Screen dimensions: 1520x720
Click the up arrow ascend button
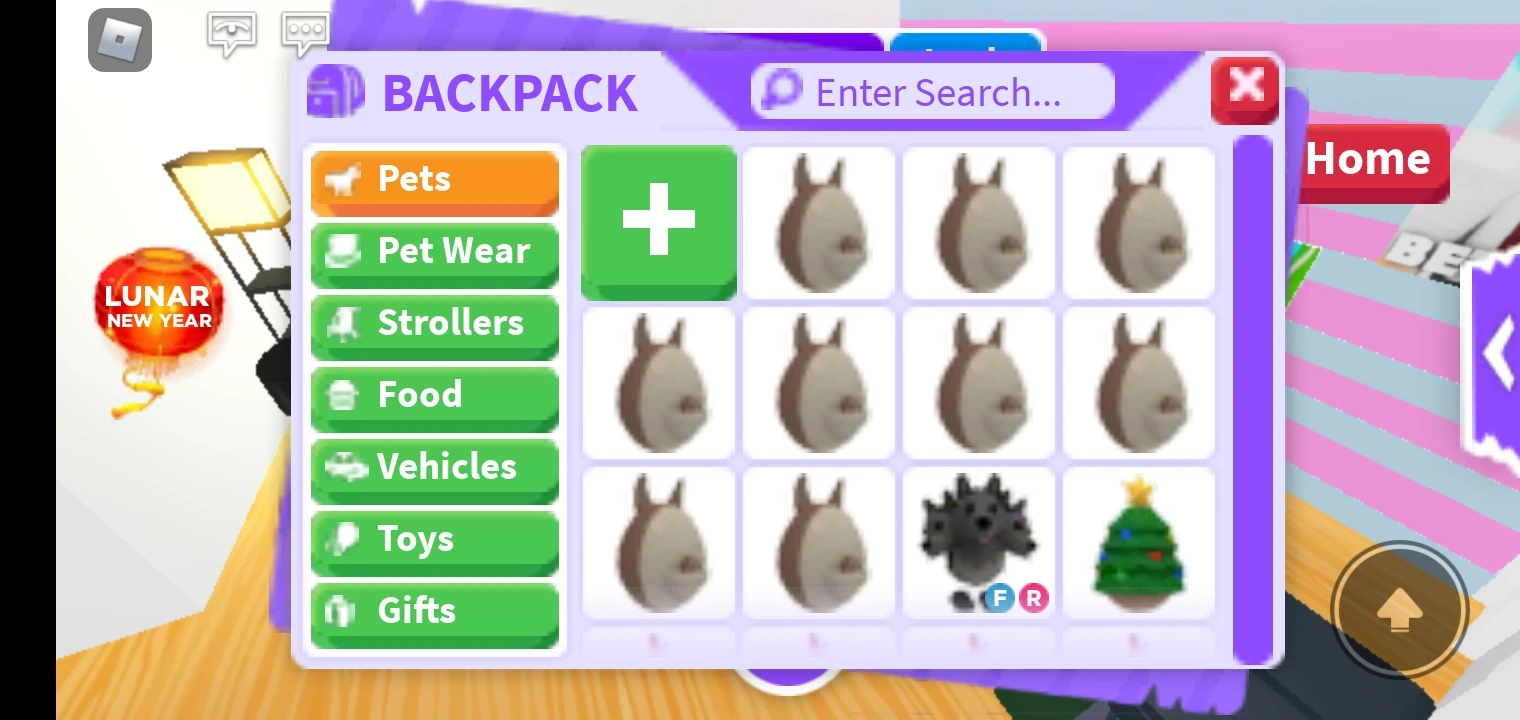pyautogui.click(x=1399, y=610)
